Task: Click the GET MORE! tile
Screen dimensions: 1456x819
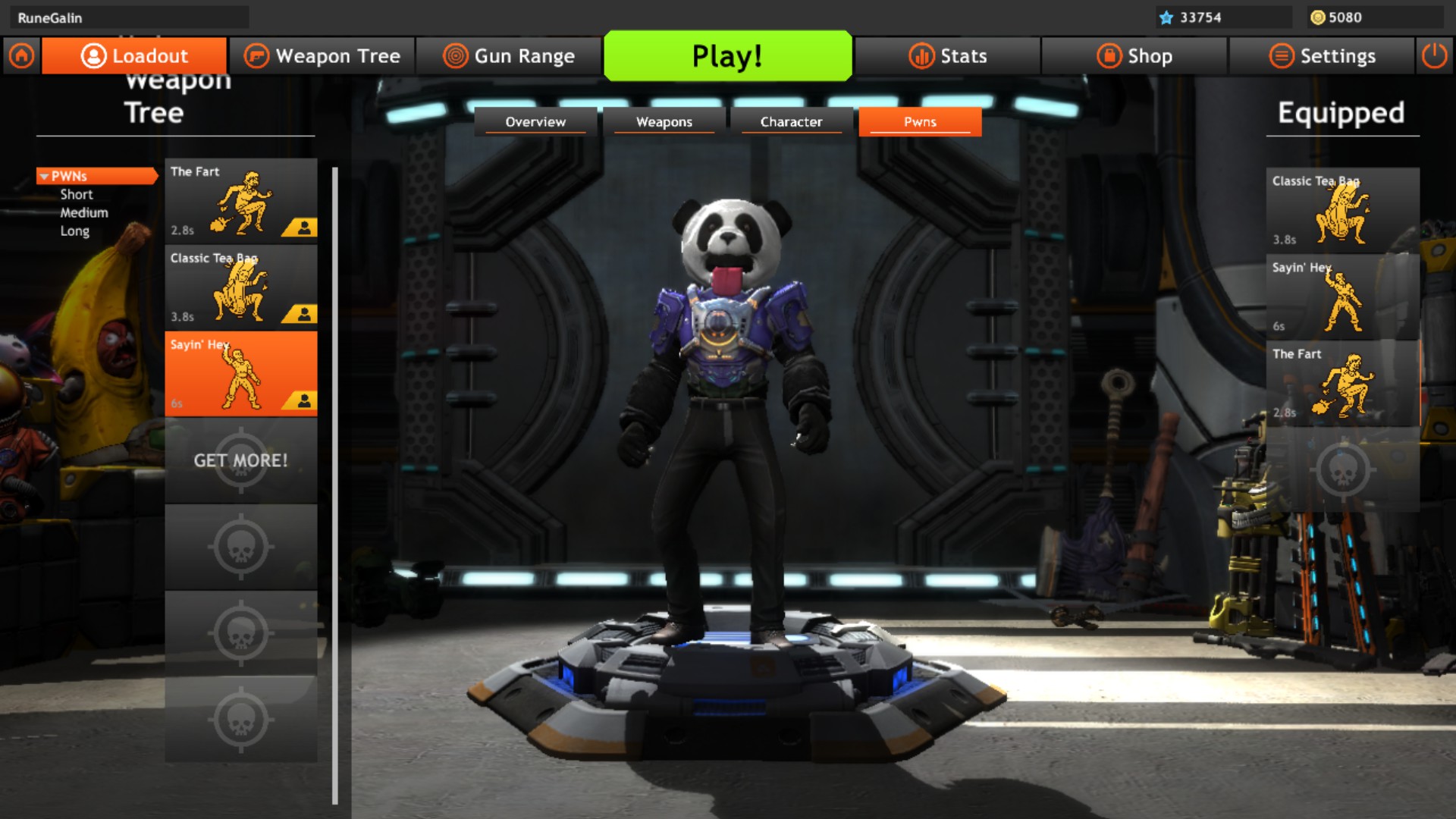Action: (241, 460)
